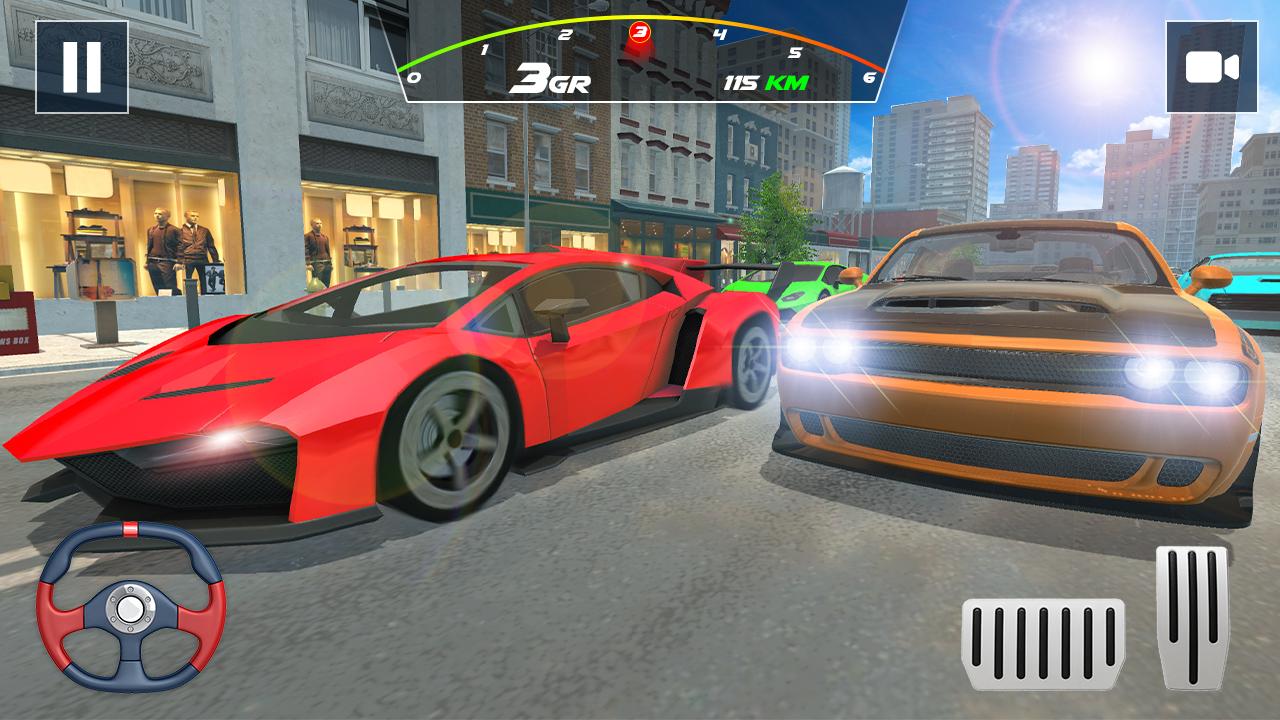Pause the game with the pause button
Viewport: 1280px width, 720px height.
click(82, 66)
